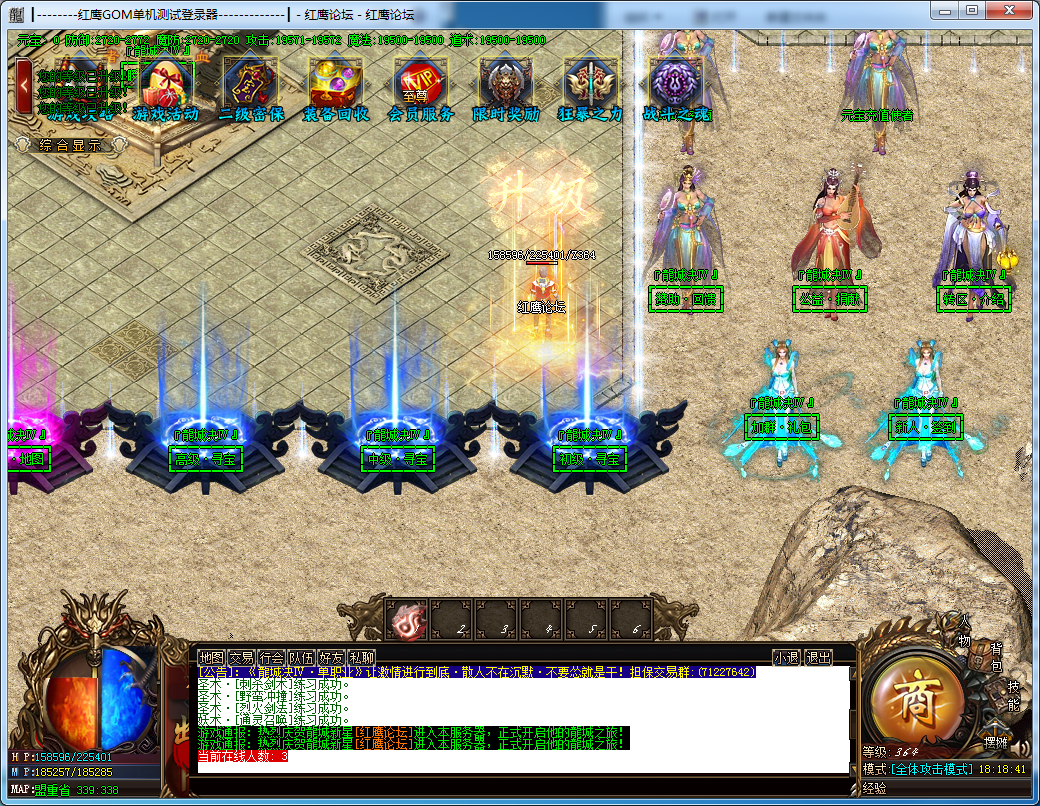Toggle the 综合显示 panel button
The width and height of the screenshot is (1040, 806).
point(70,145)
